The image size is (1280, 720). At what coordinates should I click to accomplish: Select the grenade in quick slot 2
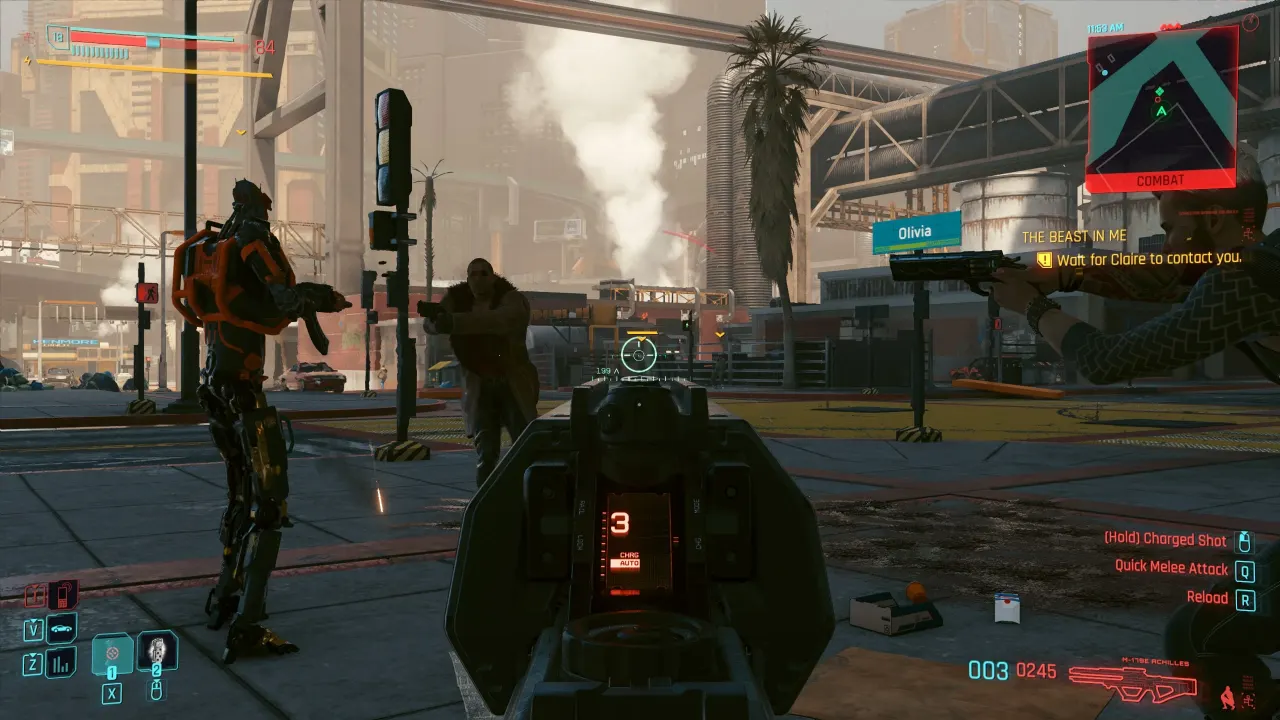pos(157,651)
